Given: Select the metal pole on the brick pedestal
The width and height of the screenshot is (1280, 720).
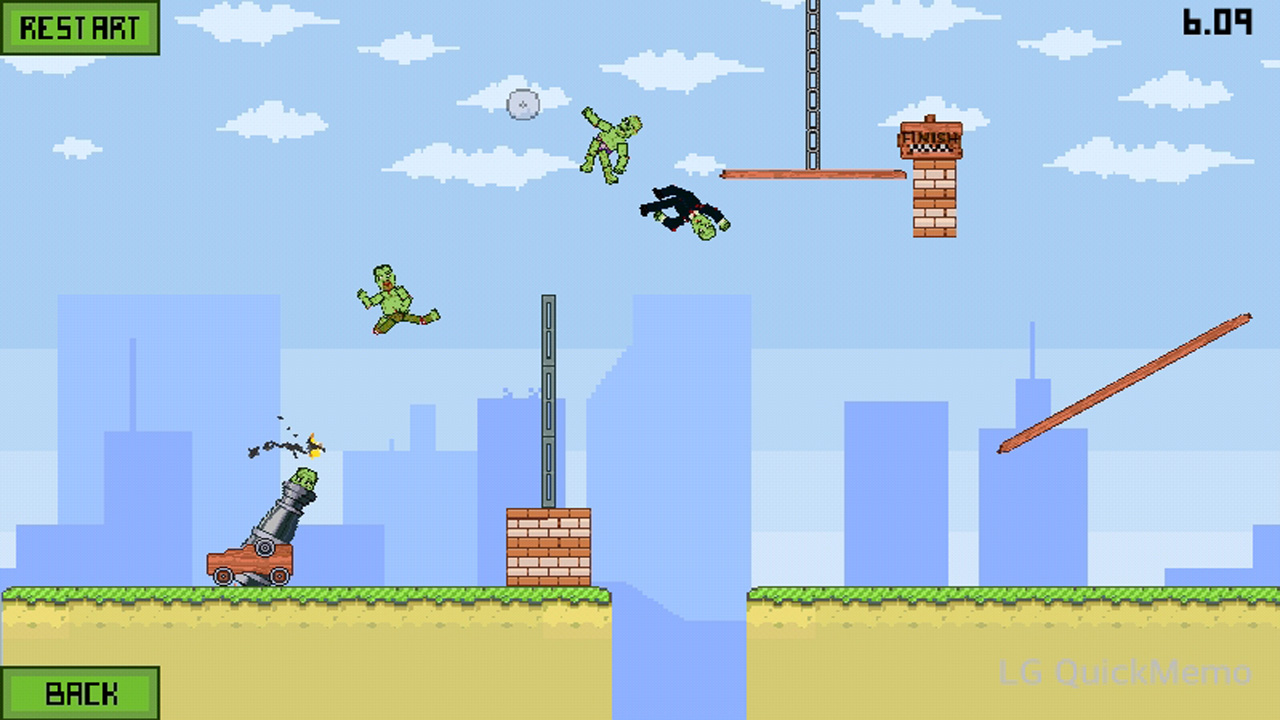Looking at the screenshot, I should [548, 400].
